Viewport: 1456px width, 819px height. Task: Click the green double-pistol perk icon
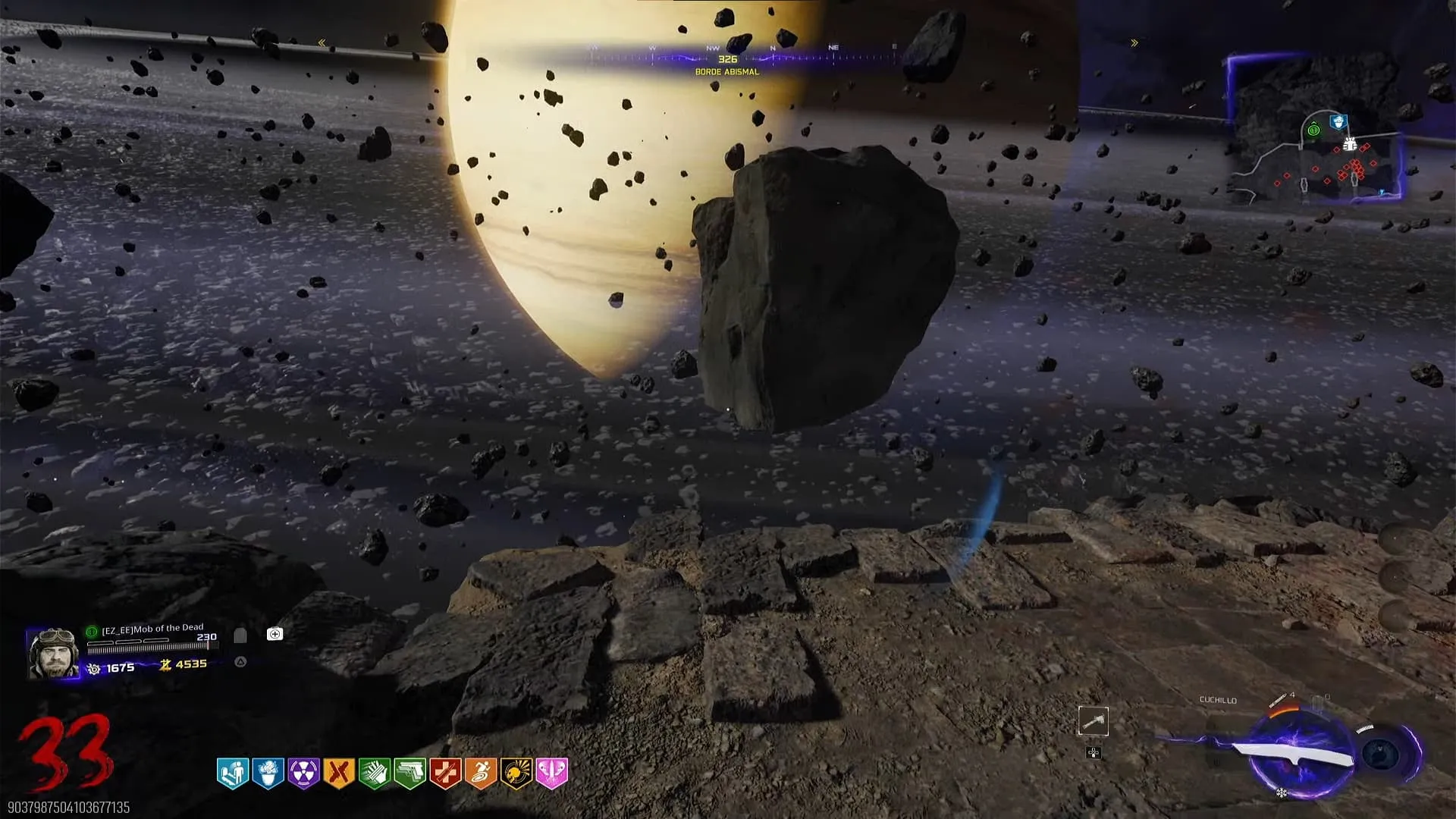(x=409, y=773)
